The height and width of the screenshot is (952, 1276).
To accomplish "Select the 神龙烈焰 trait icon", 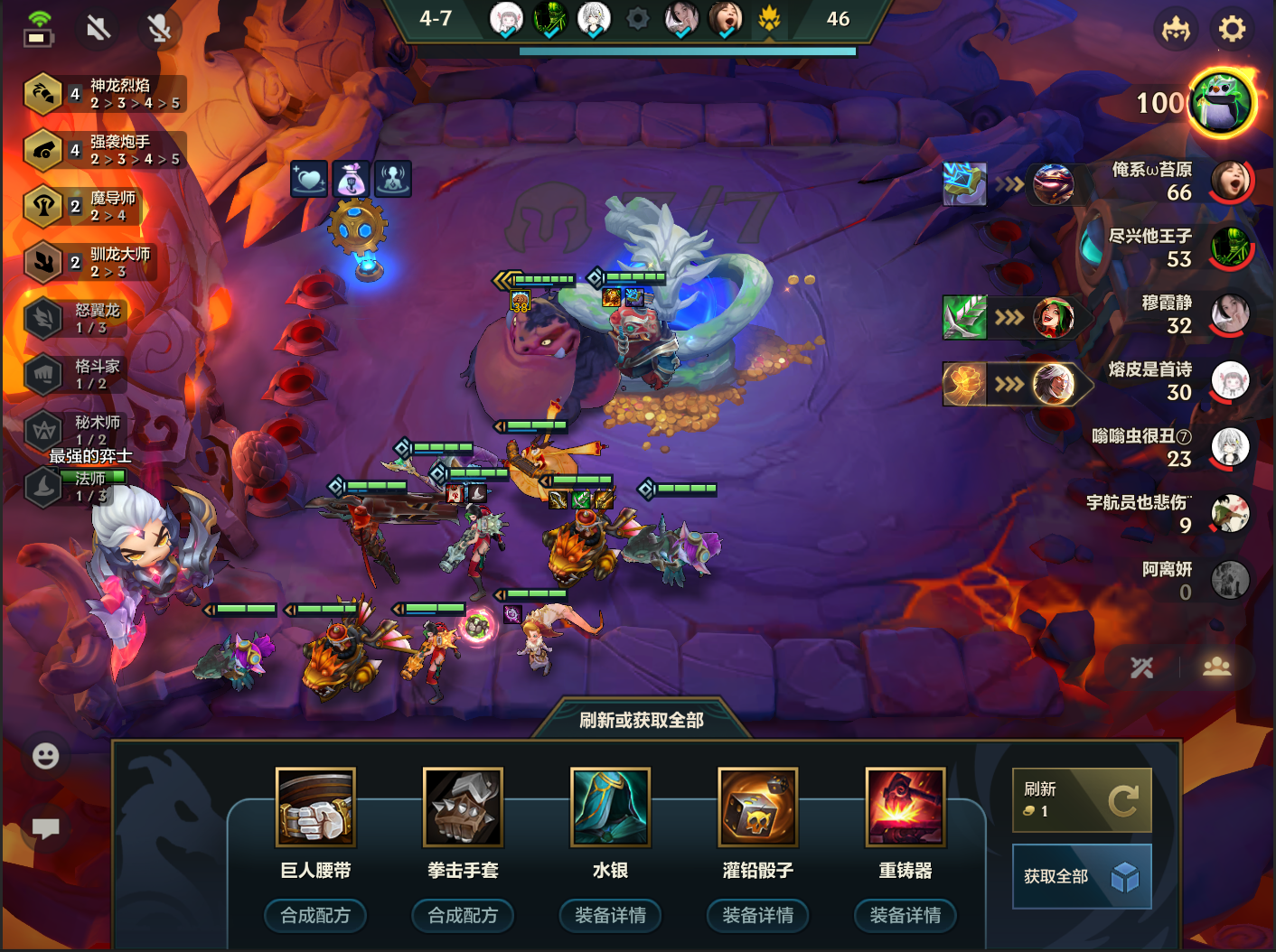I will point(43,94).
